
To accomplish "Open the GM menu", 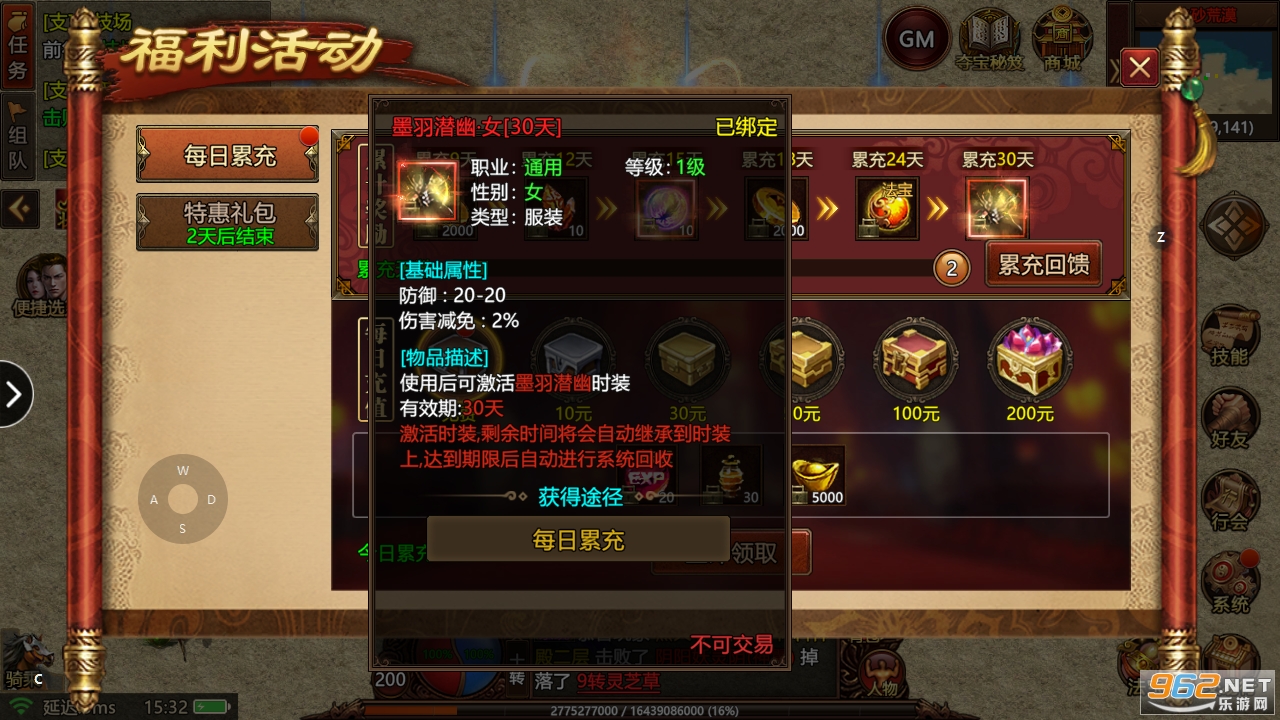I will pyautogui.click(x=917, y=38).
